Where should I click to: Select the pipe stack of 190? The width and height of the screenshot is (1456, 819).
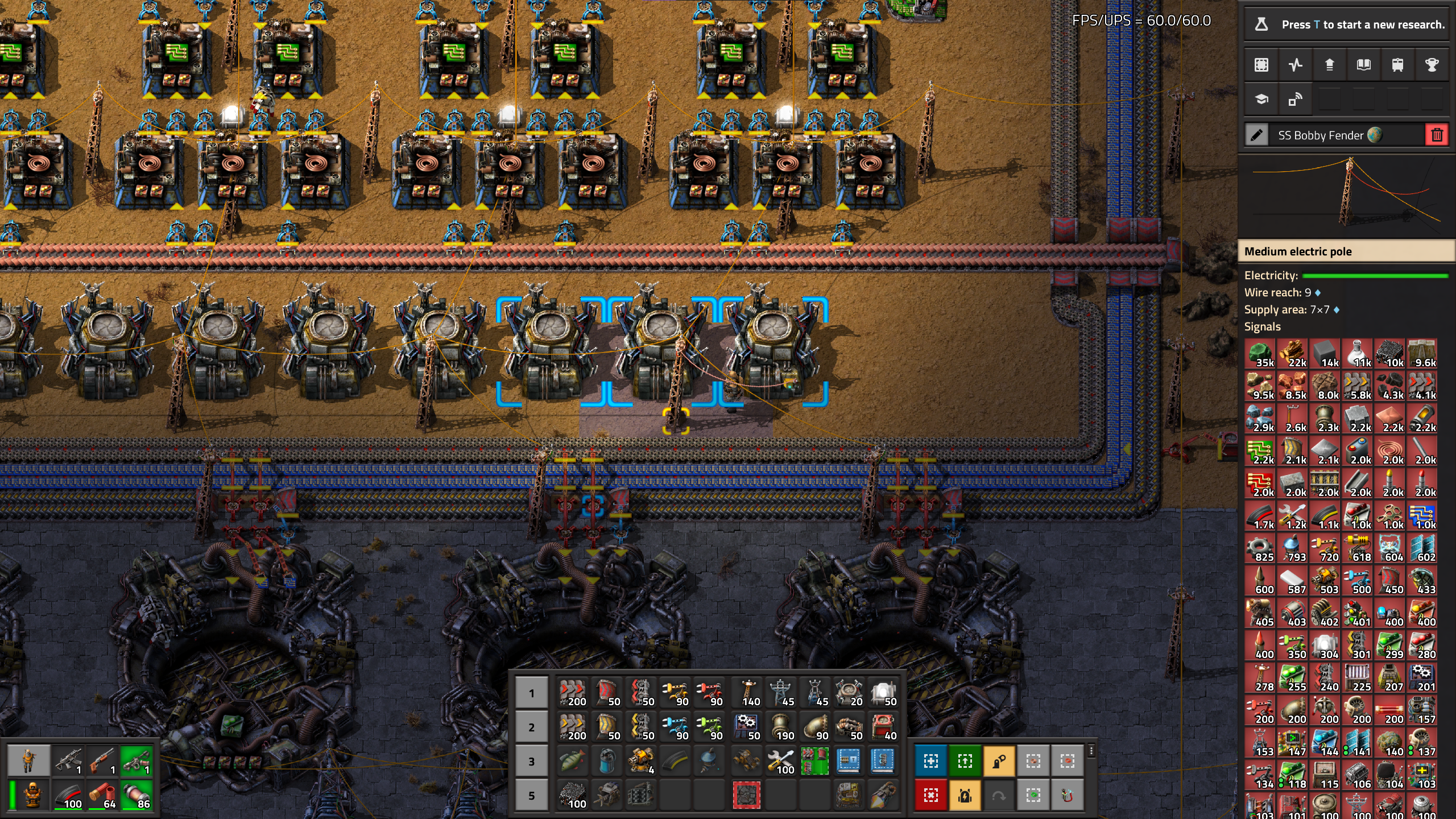pos(780,727)
